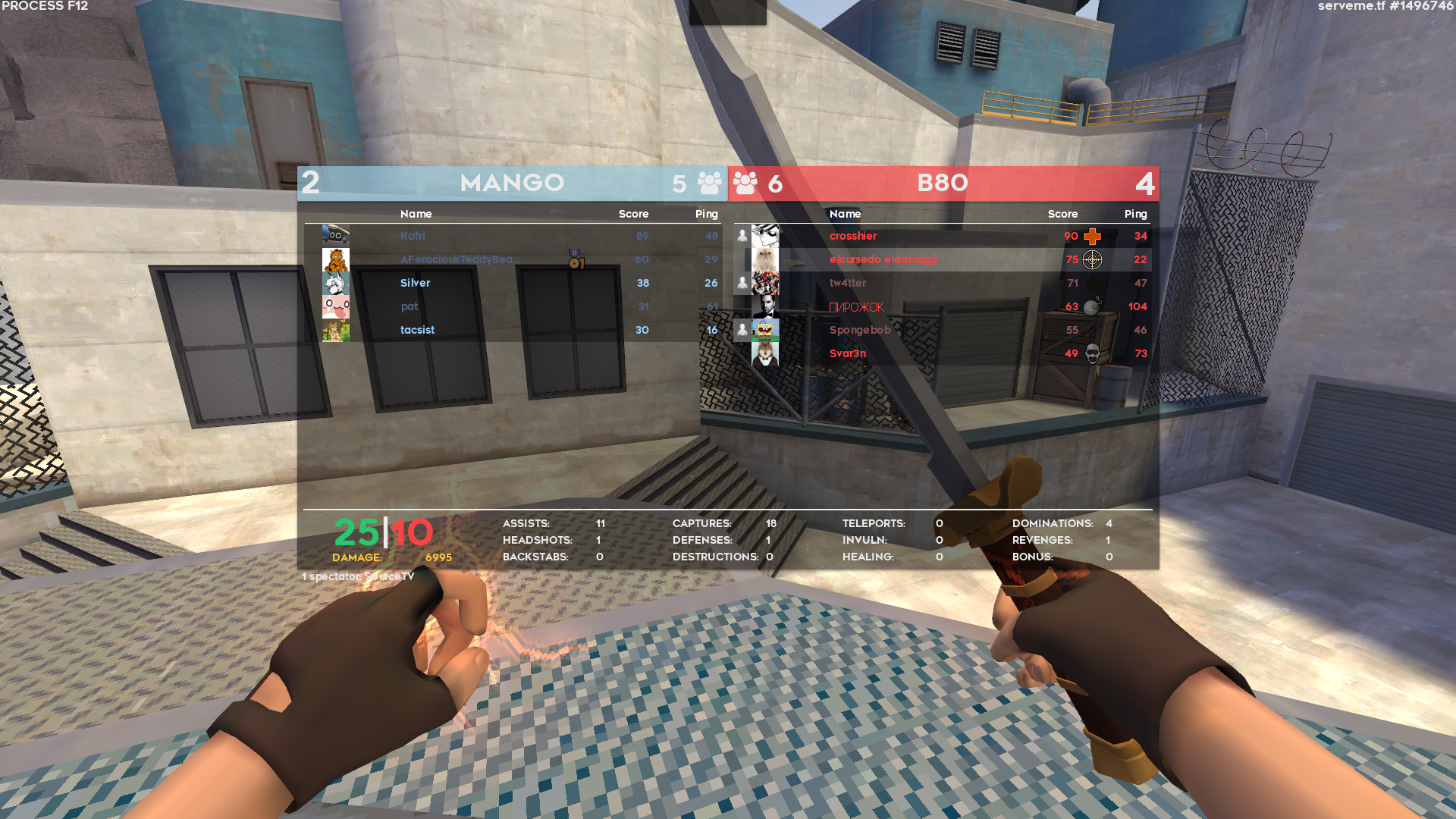Screen dimensions: 1456x819
Task: Choose player tw4tter in scoreboard
Action: point(848,283)
